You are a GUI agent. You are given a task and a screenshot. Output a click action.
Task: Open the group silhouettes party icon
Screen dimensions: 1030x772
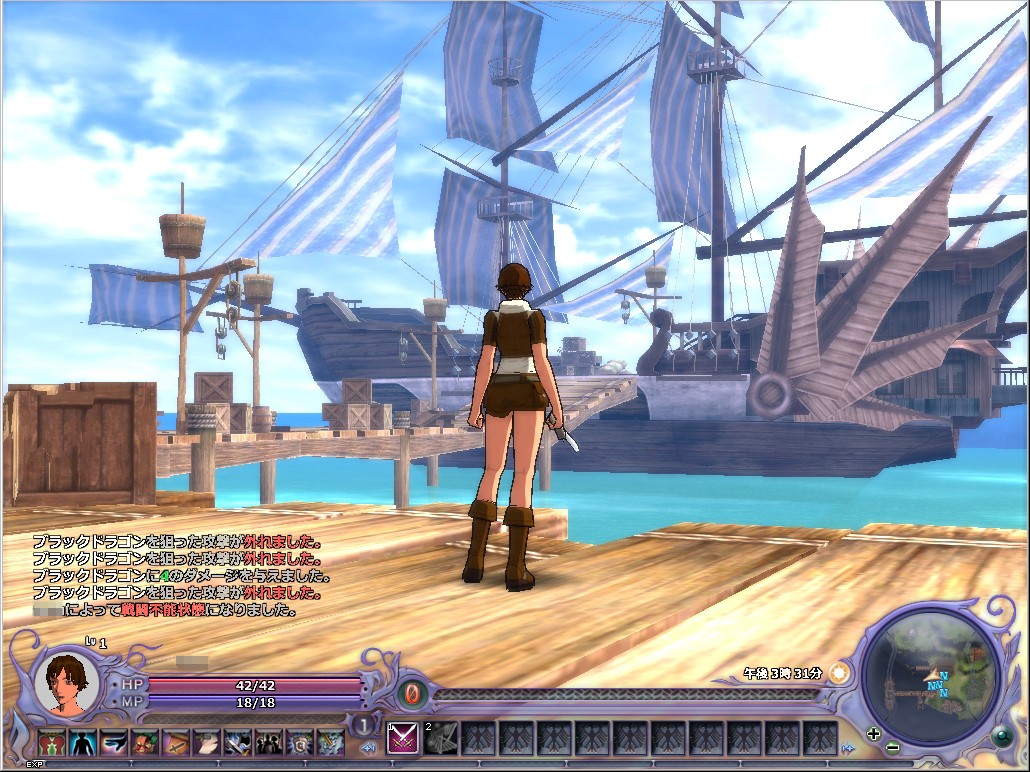(x=269, y=742)
